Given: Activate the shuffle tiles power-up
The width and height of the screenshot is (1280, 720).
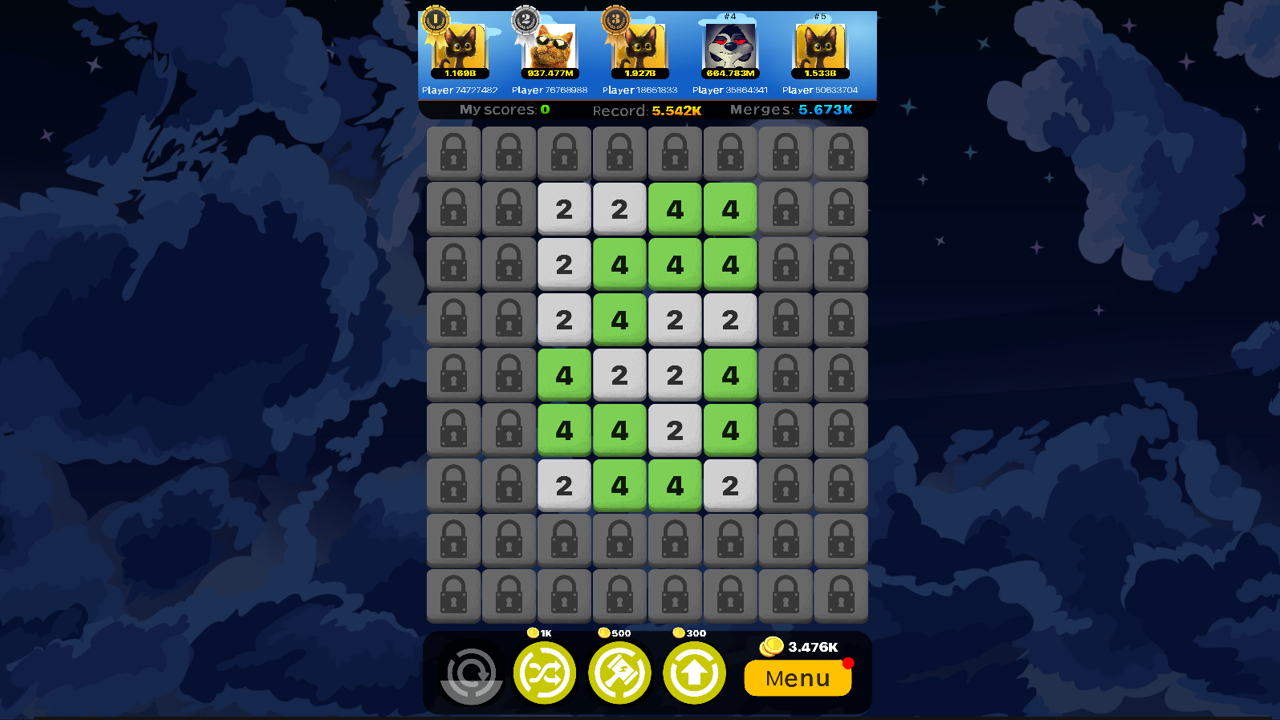Looking at the screenshot, I should tap(545, 673).
